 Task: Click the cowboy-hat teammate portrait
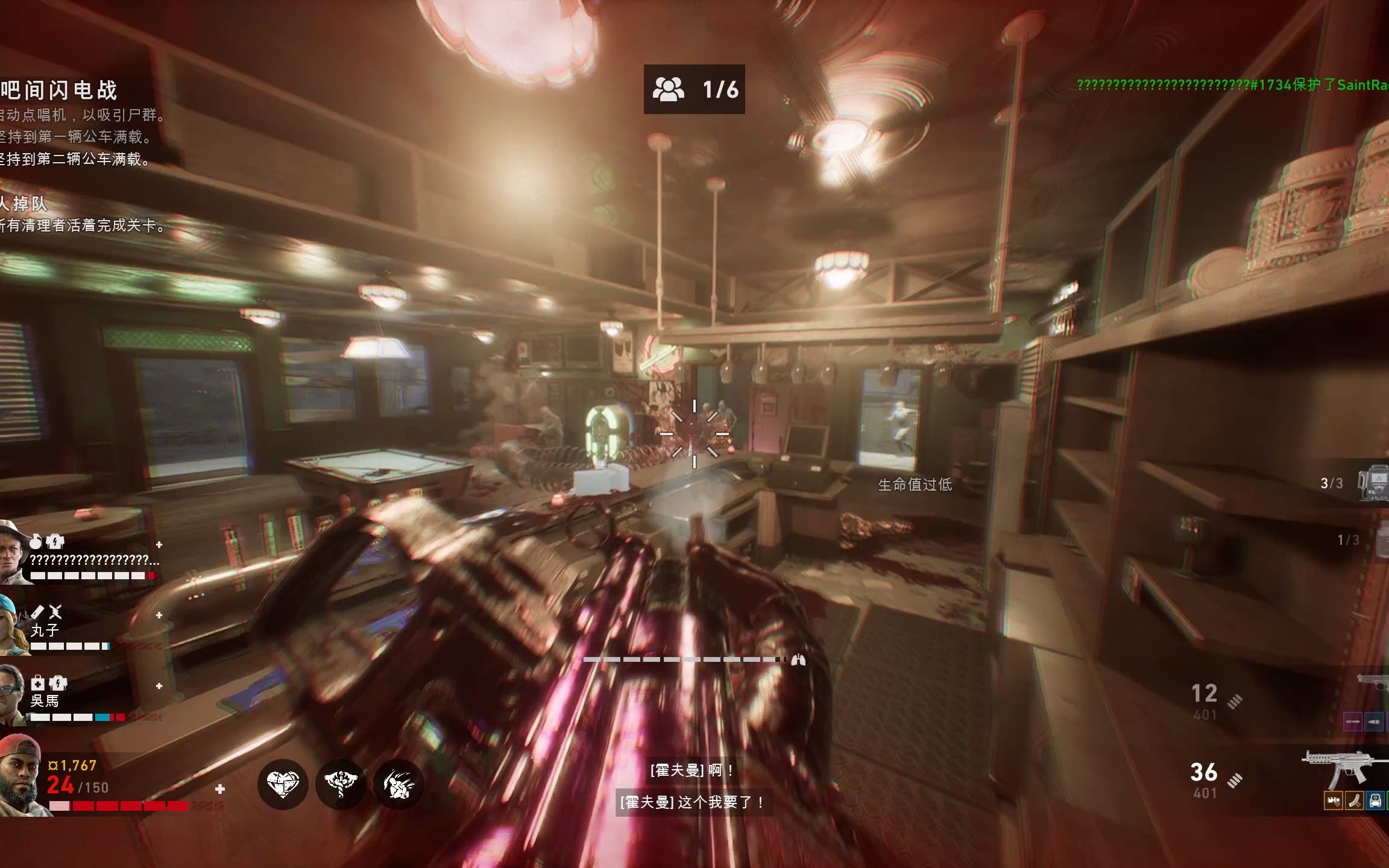tap(13, 553)
